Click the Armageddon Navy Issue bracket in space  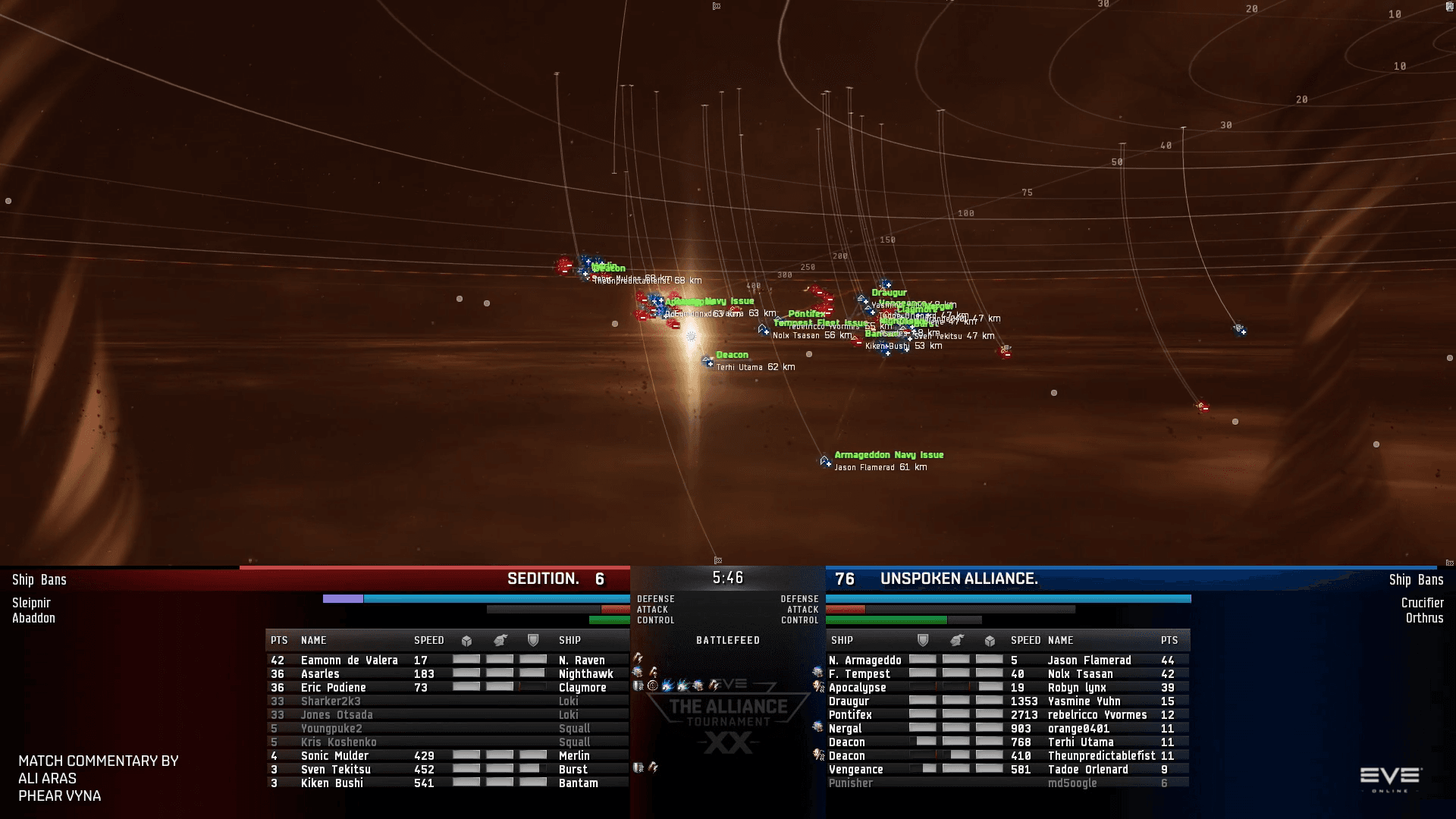coord(825,461)
